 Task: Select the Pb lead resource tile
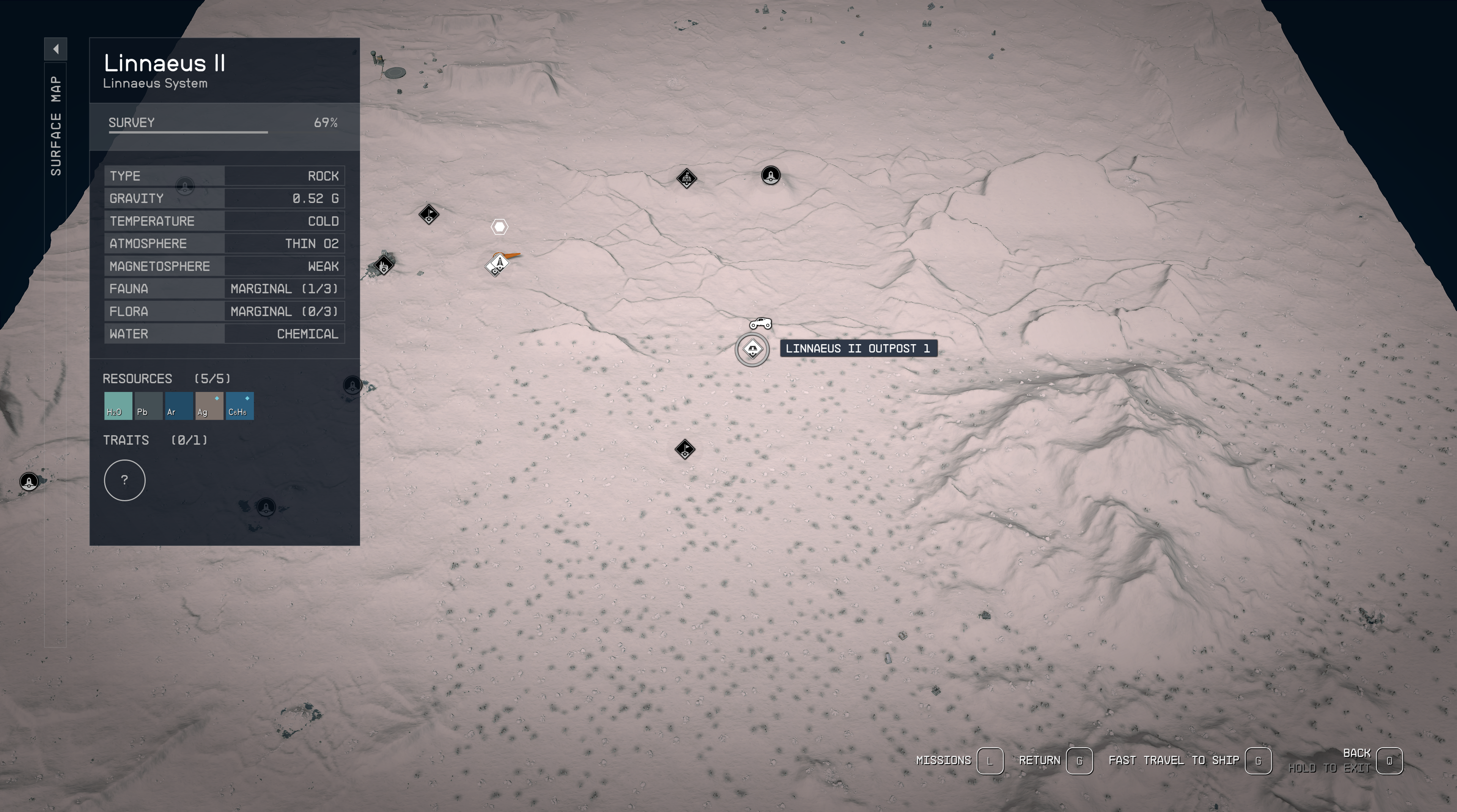click(x=148, y=406)
